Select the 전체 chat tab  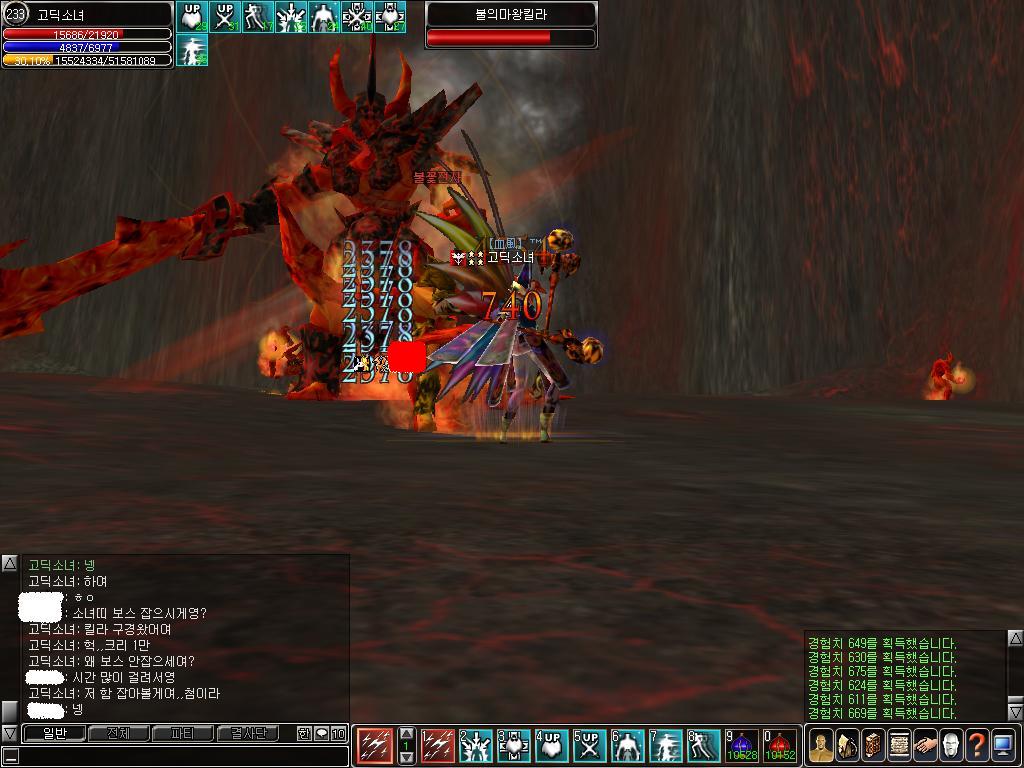click(118, 734)
